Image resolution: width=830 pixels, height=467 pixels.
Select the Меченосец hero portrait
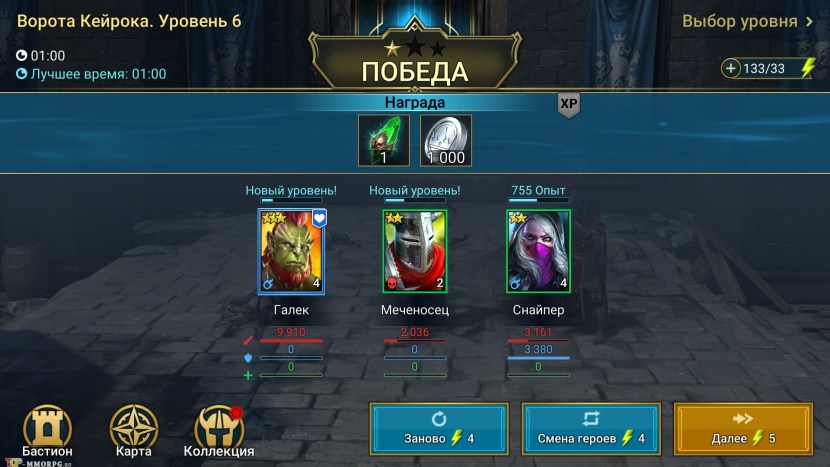(415, 252)
